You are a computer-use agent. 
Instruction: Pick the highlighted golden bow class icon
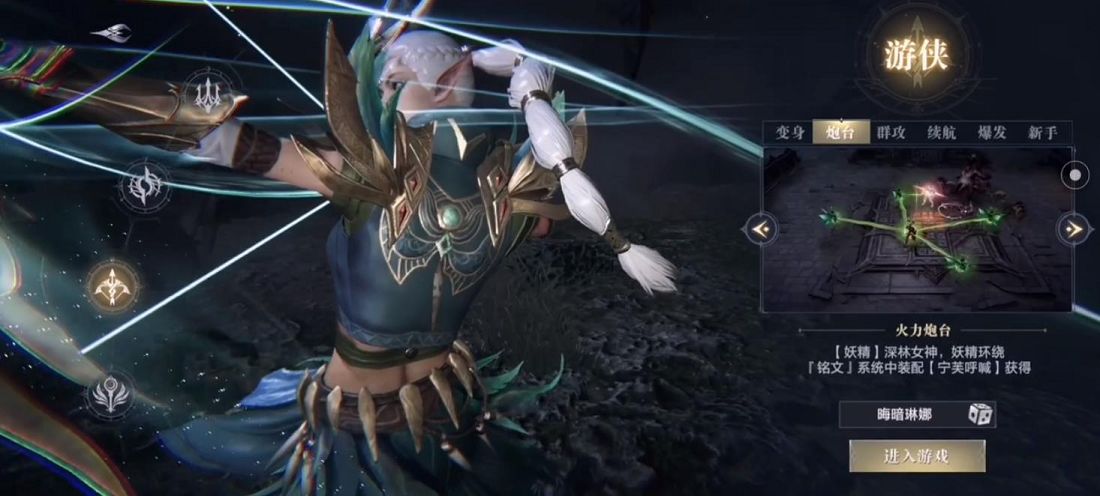point(111,287)
